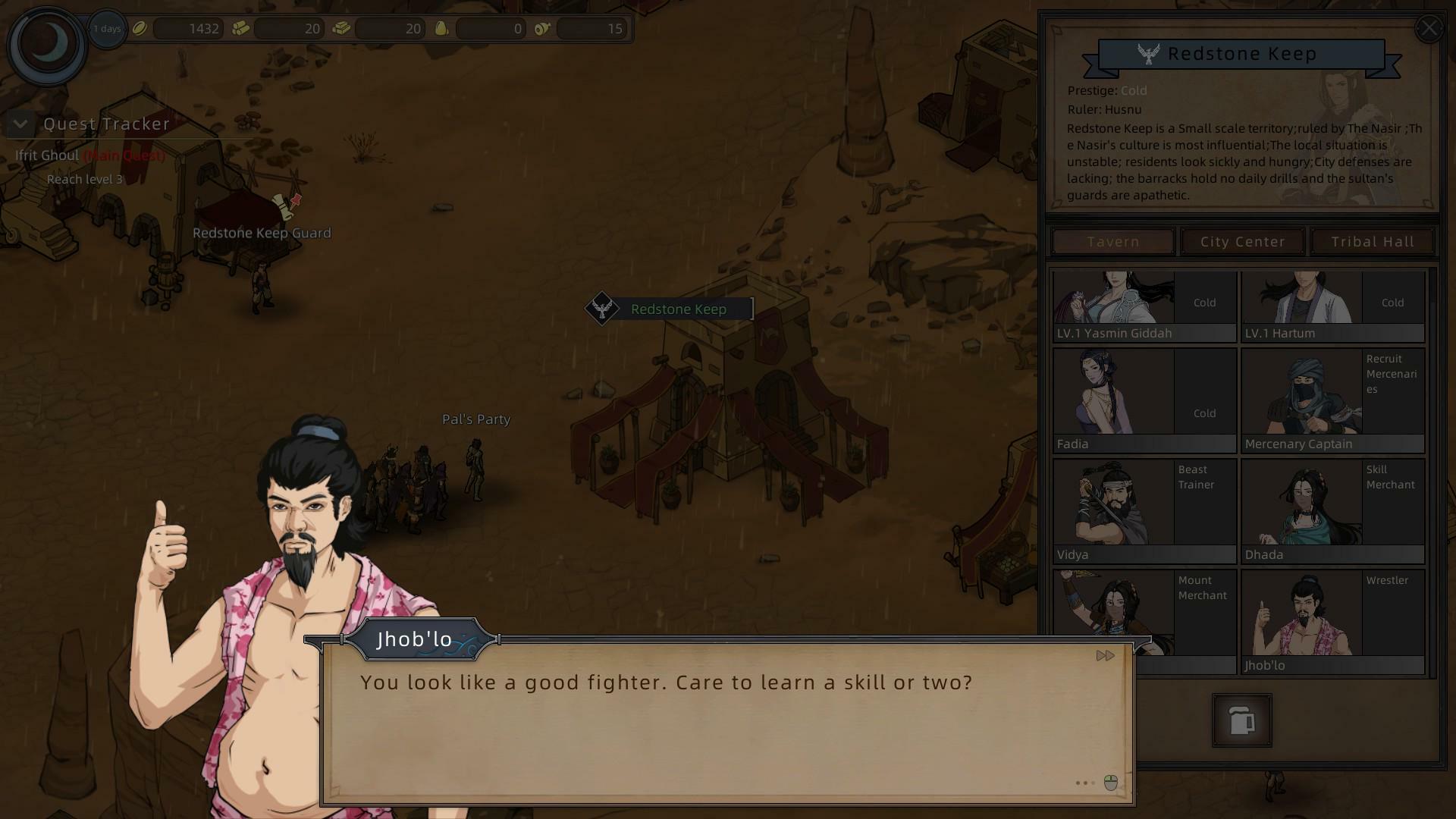The image size is (1456, 819).
Task: Choose LV.1 Hartum from the tavern list
Action: [x=1332, y=306]
